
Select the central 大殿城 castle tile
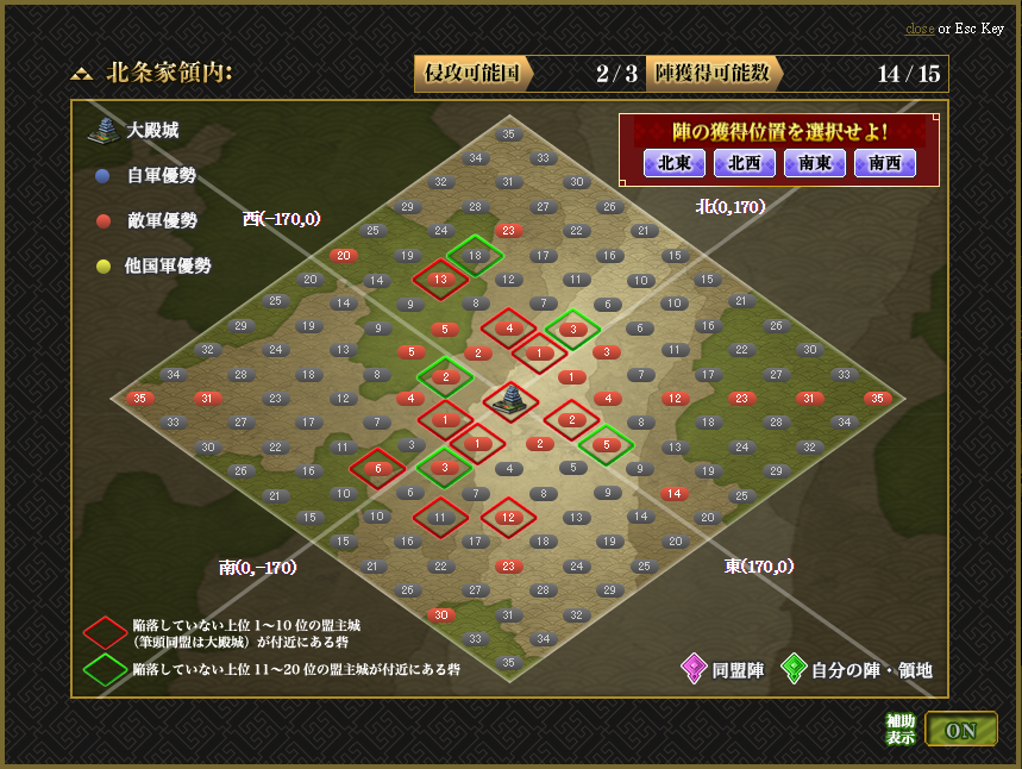[x=510, y=400]
